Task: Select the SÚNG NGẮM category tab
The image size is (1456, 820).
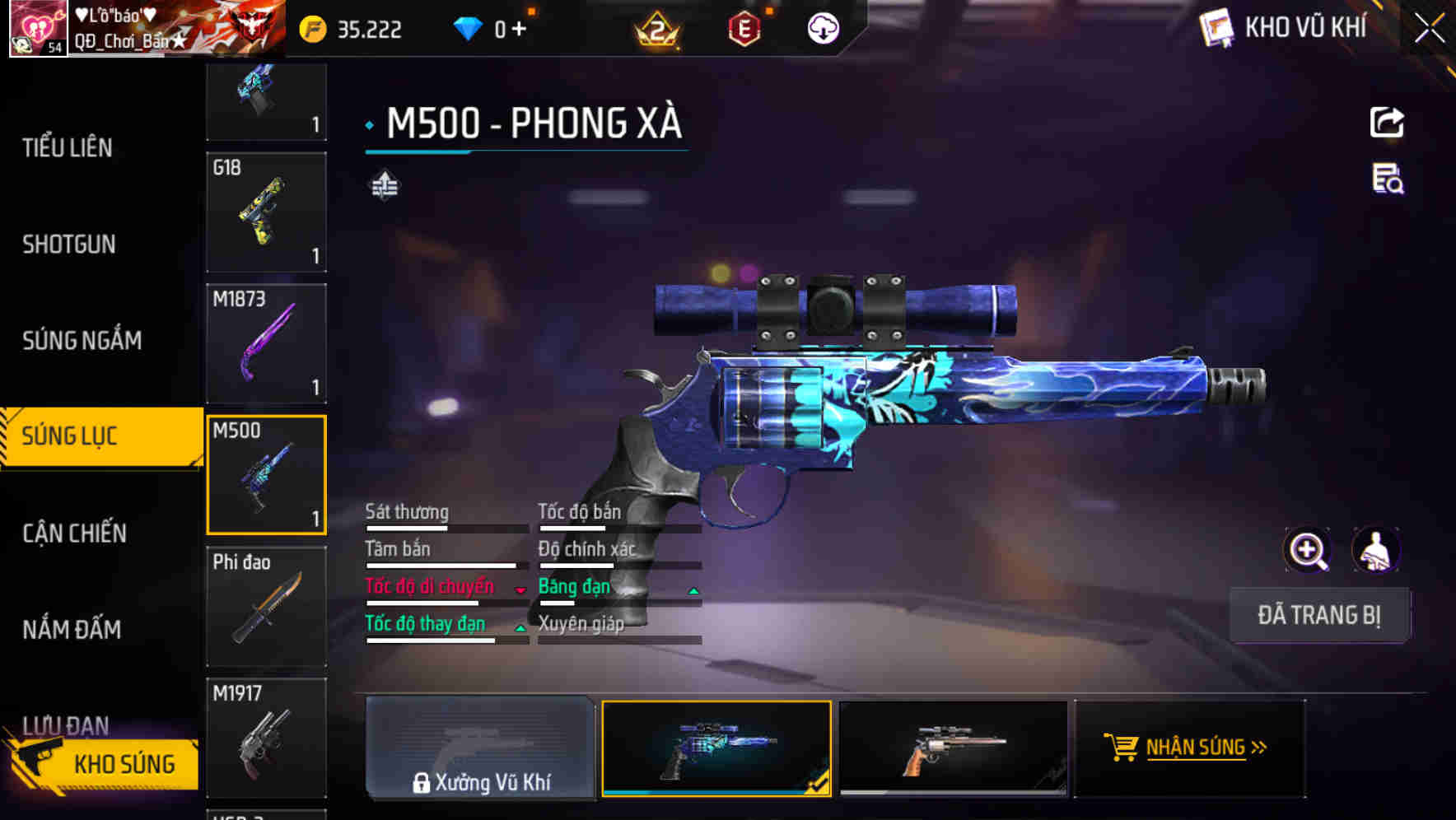Action: [x=81, y=340]
